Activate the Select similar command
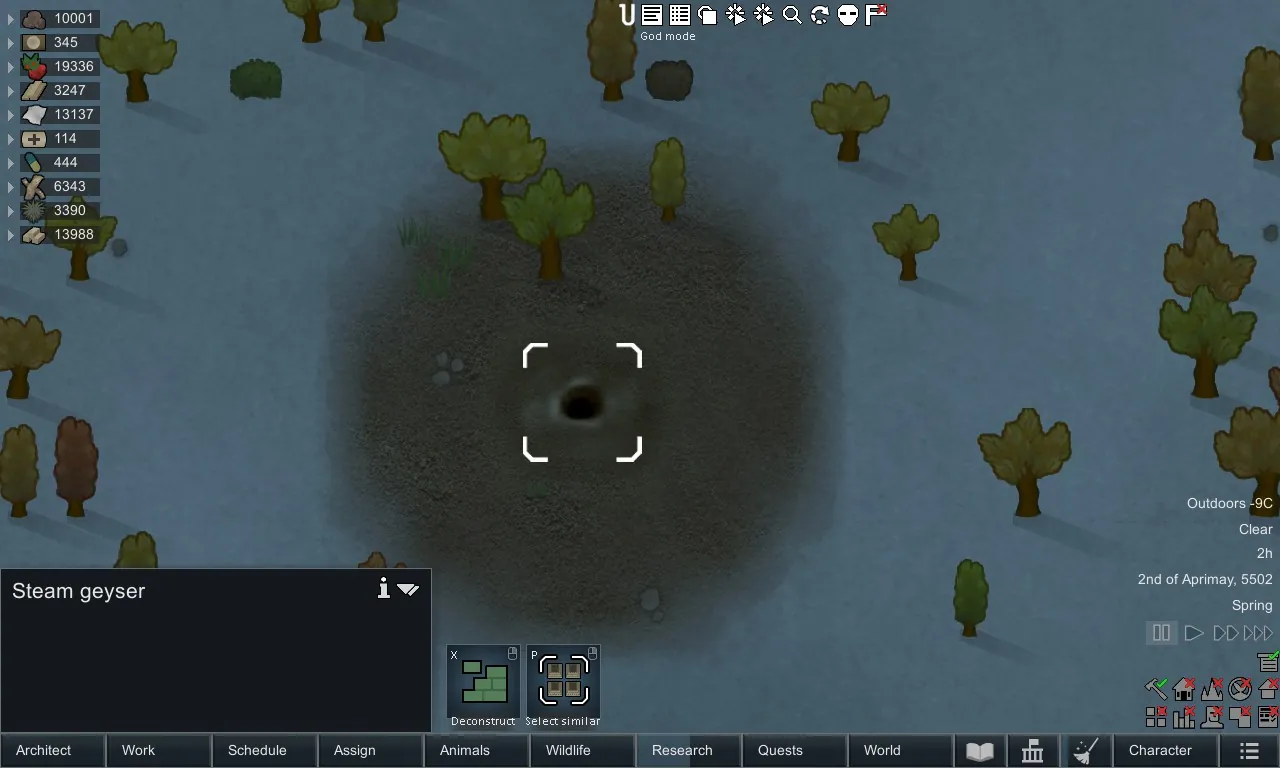Image resolution: width=1280 pixels, height=768 pixels. pyautogui.click(x=563, y=685)
